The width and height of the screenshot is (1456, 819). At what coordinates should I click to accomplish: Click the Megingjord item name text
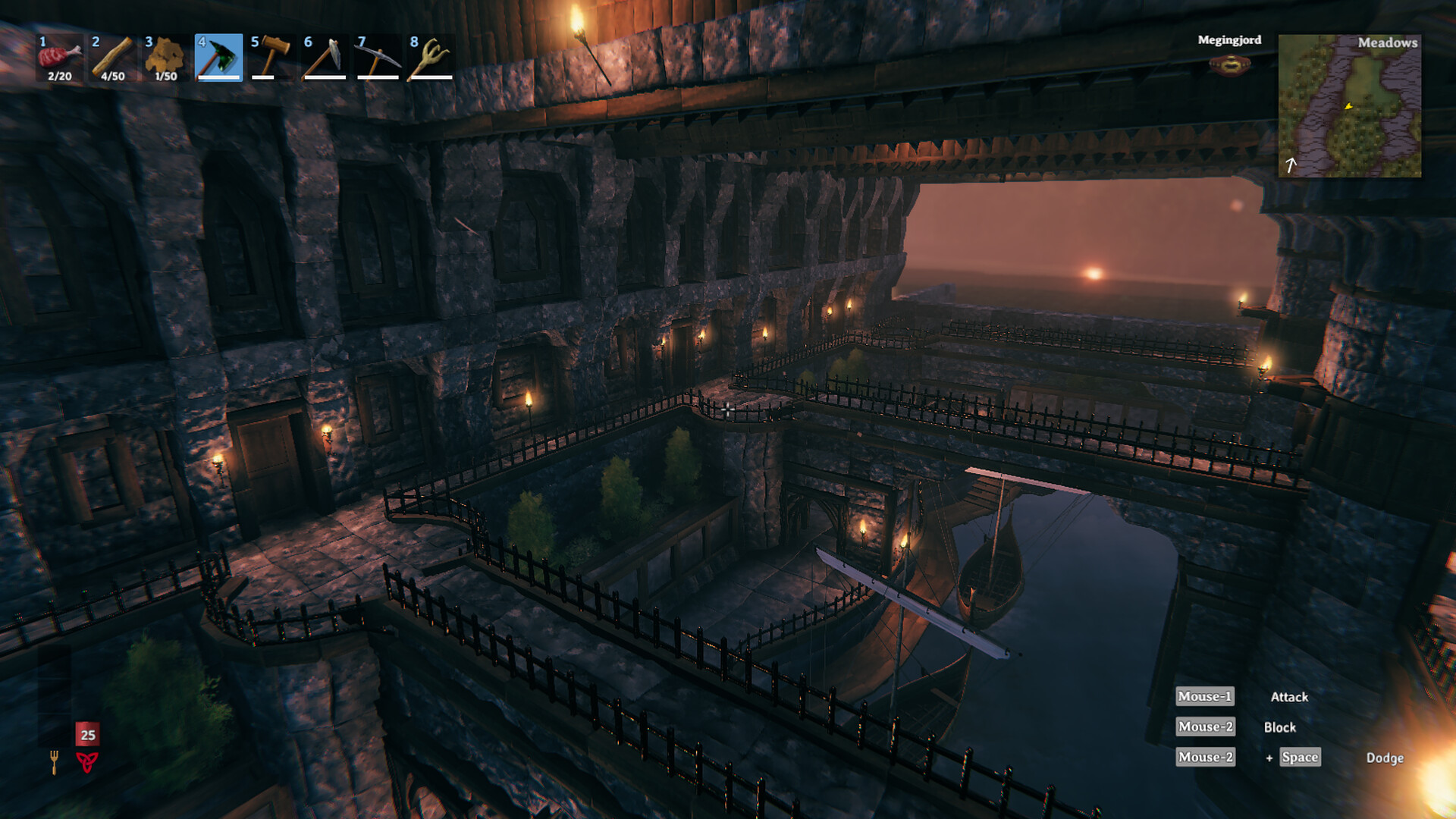pyautogui.click(x=1229, y=40)
